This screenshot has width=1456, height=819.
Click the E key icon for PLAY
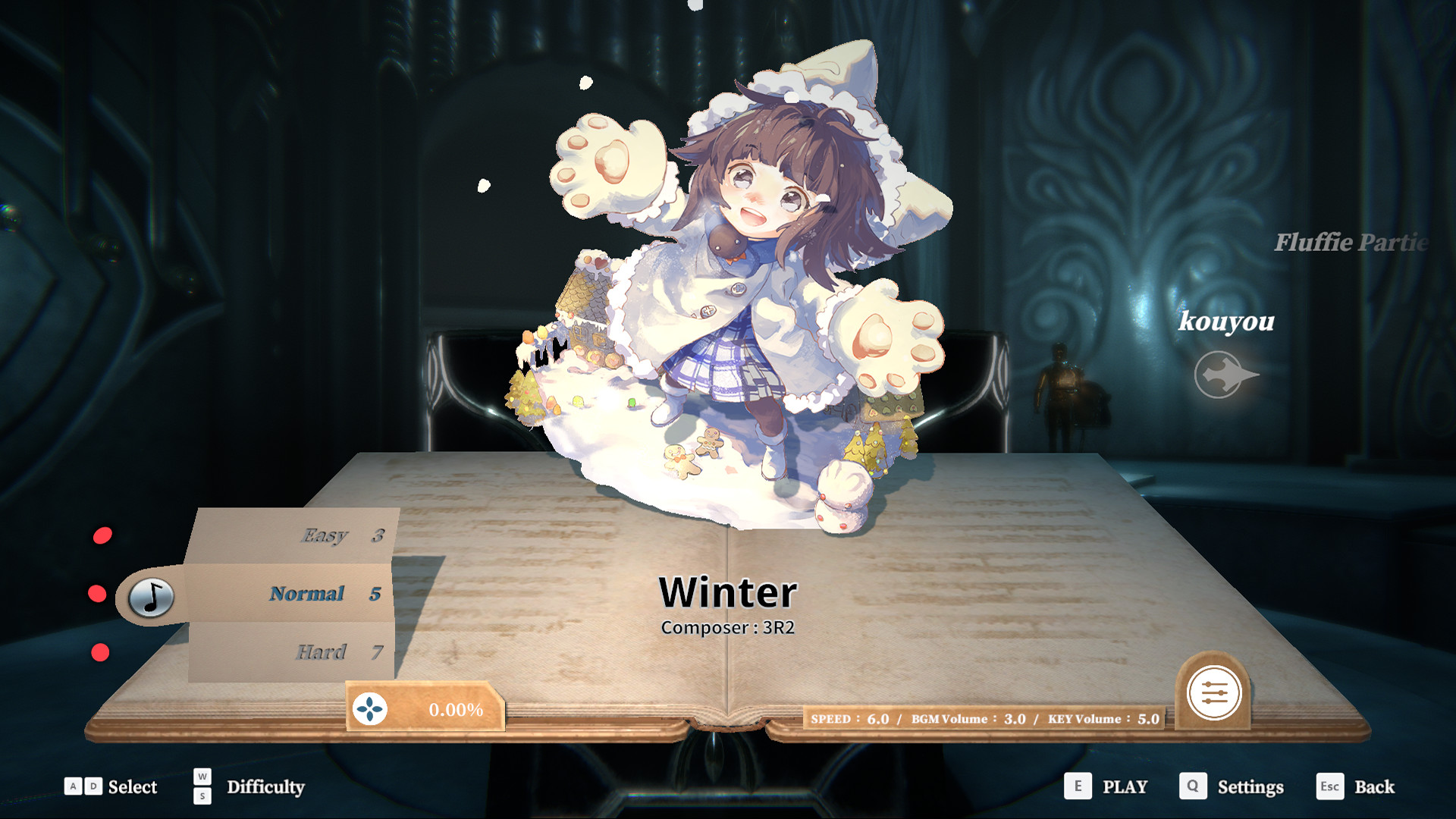(1077, 786)
